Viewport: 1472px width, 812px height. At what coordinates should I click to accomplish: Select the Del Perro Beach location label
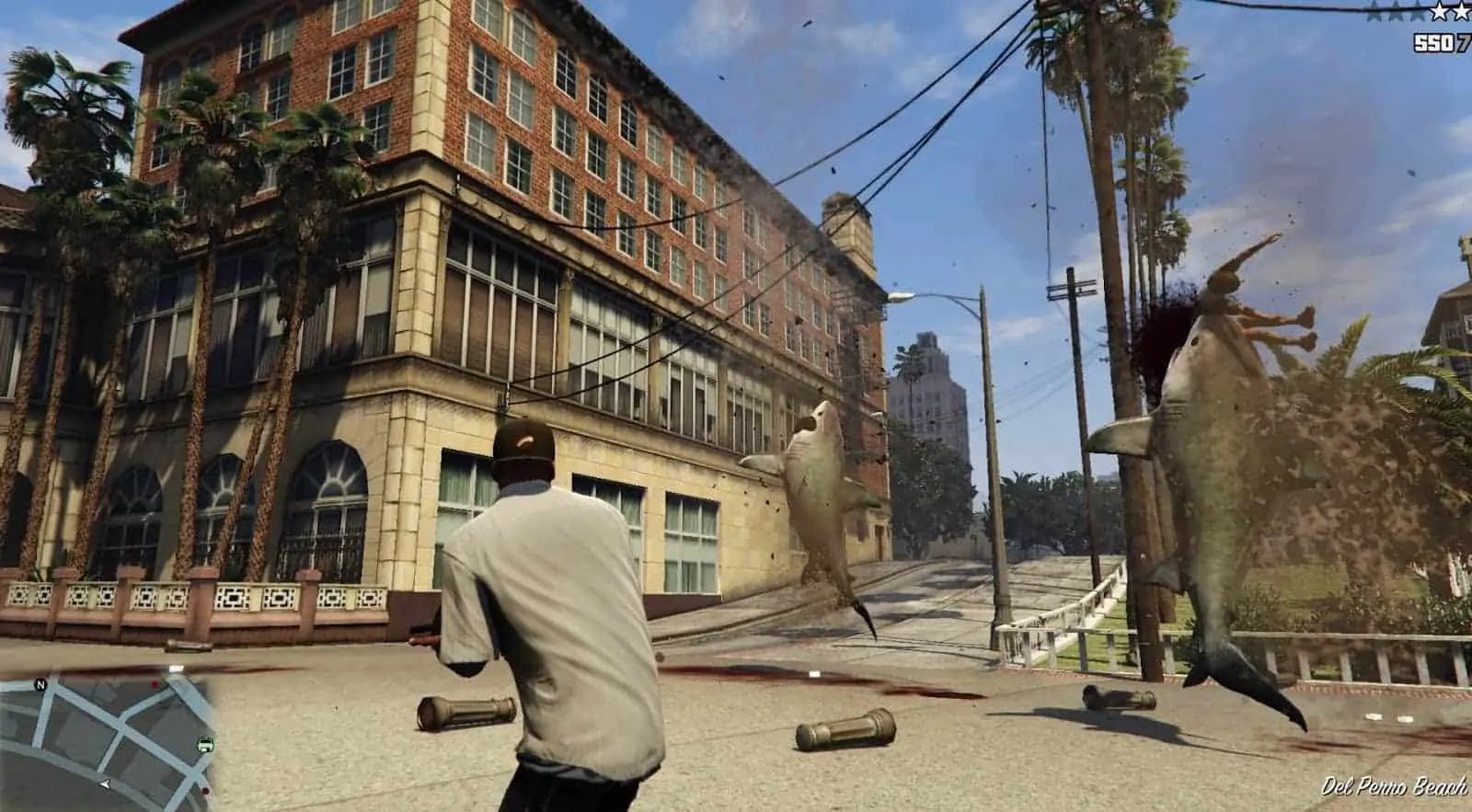(1395, 787)
